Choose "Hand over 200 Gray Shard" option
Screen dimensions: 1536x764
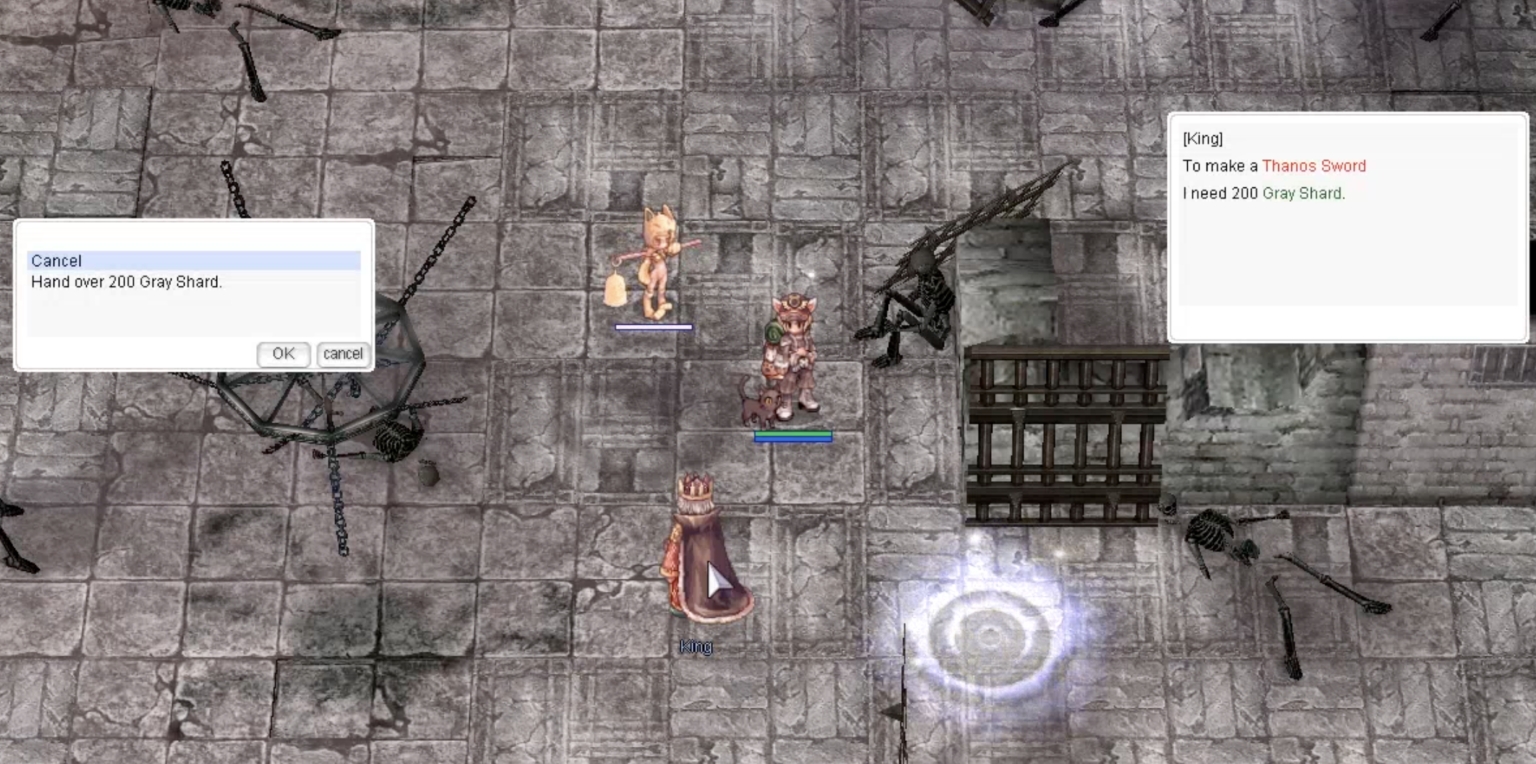pos(126,282)
